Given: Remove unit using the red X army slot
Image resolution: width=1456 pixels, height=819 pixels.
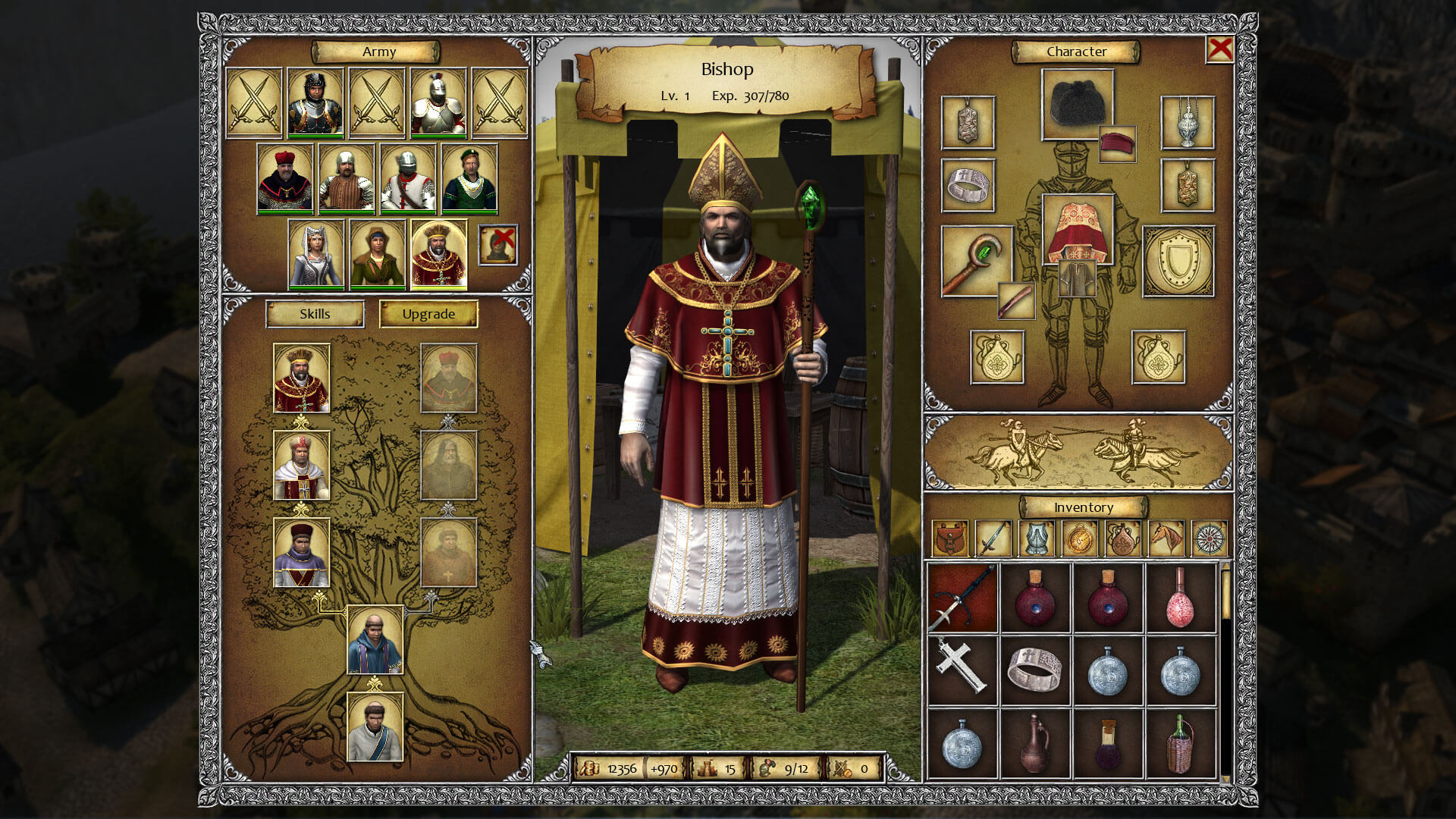Looking at the screenshot, I should click(x=497, y=245).
